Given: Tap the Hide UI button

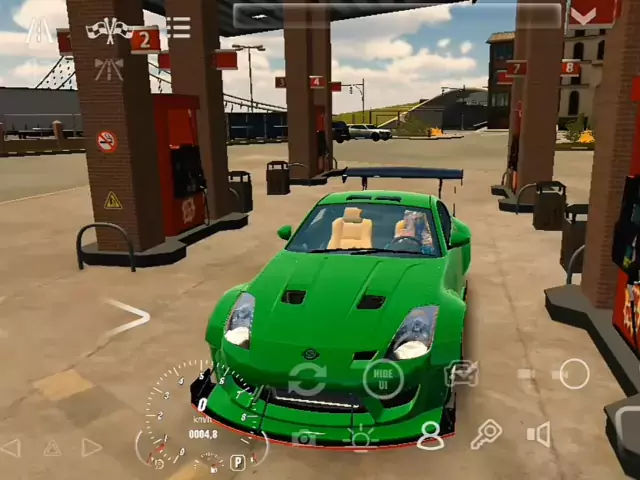Looking at the screenshot, I should click(383, 378).
